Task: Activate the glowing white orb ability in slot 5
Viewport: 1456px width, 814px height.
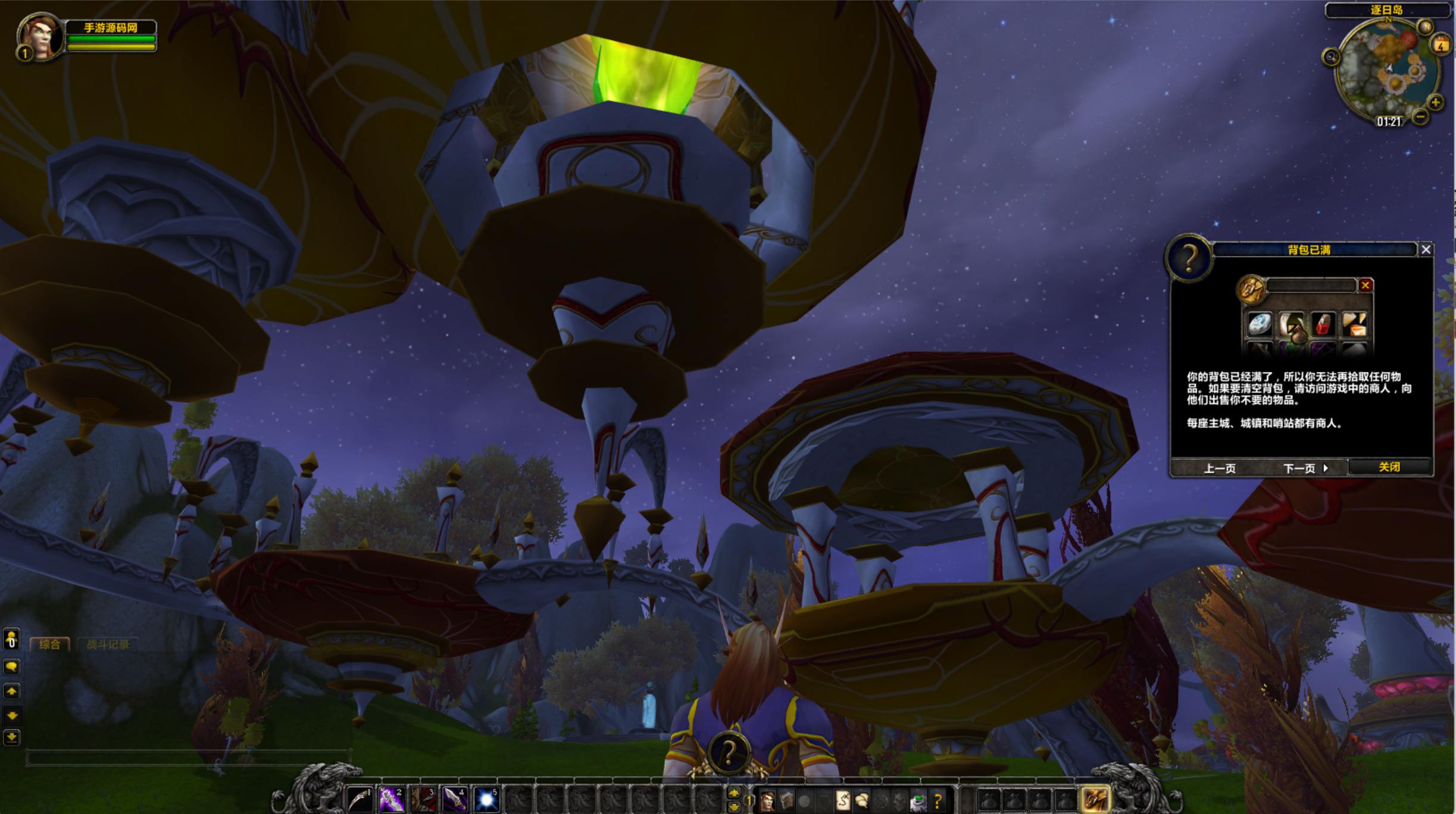Action: point(486,800)
